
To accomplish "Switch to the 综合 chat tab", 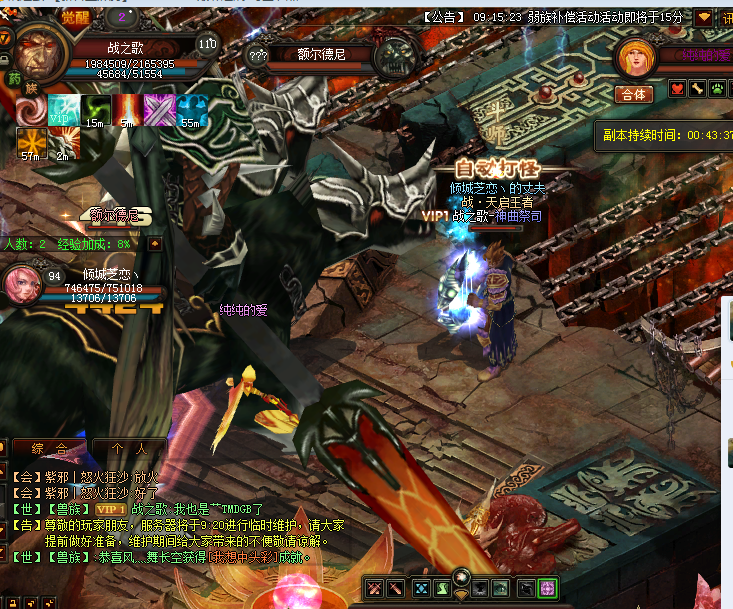I will [50, 449].
